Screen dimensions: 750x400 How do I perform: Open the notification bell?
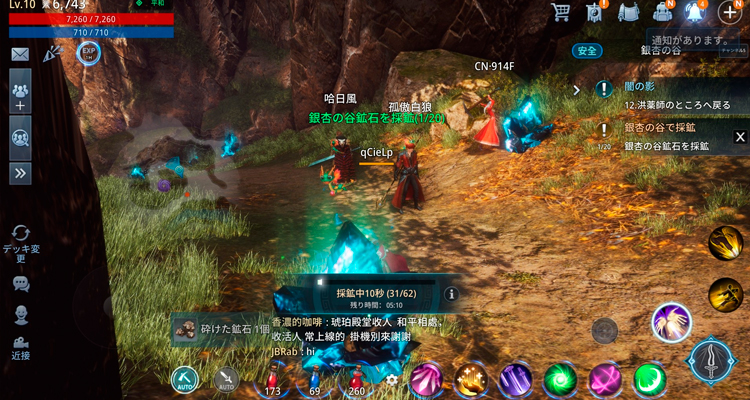(x=694, y=12)
